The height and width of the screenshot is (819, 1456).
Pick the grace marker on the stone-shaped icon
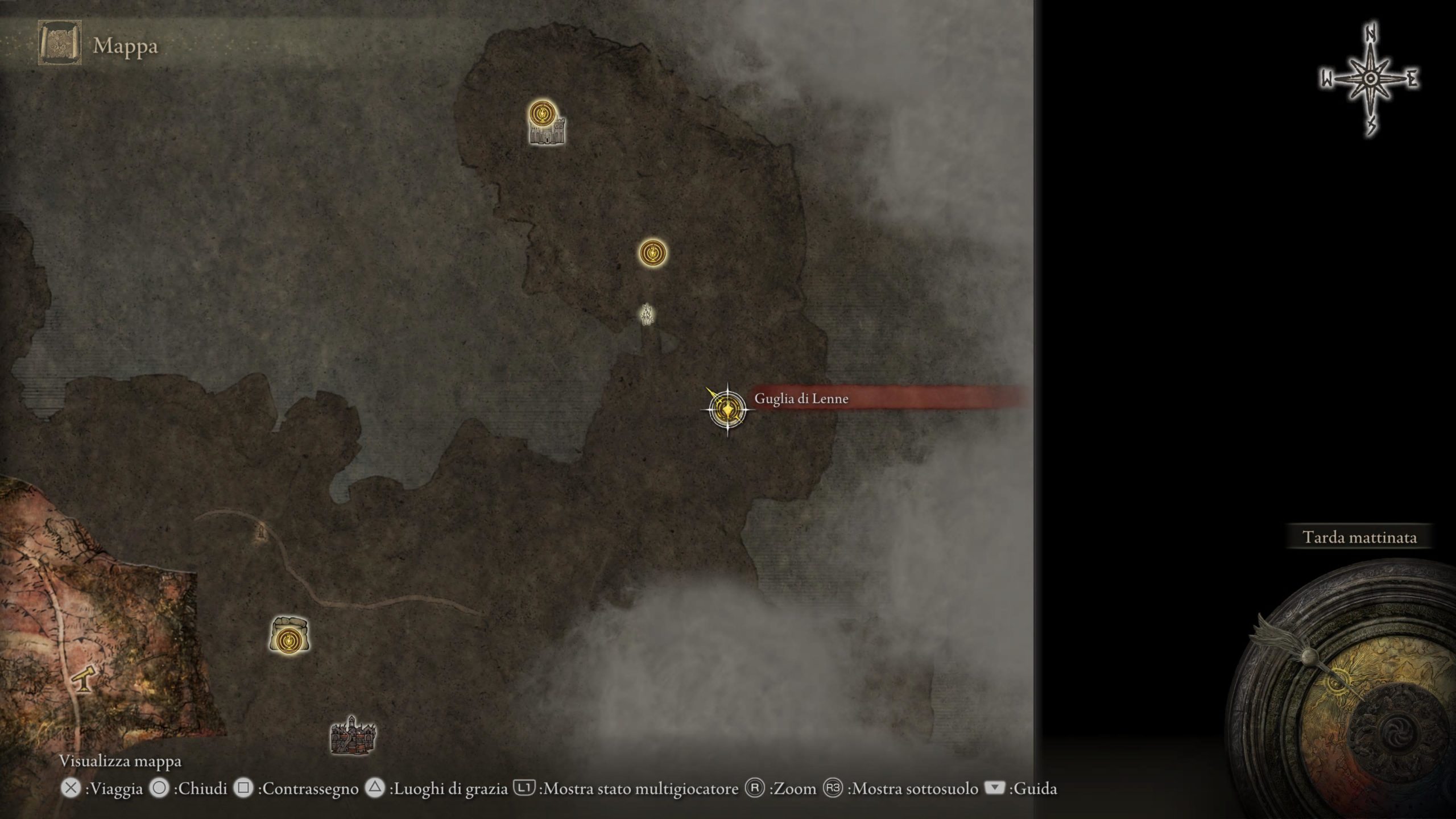(289, 640)
